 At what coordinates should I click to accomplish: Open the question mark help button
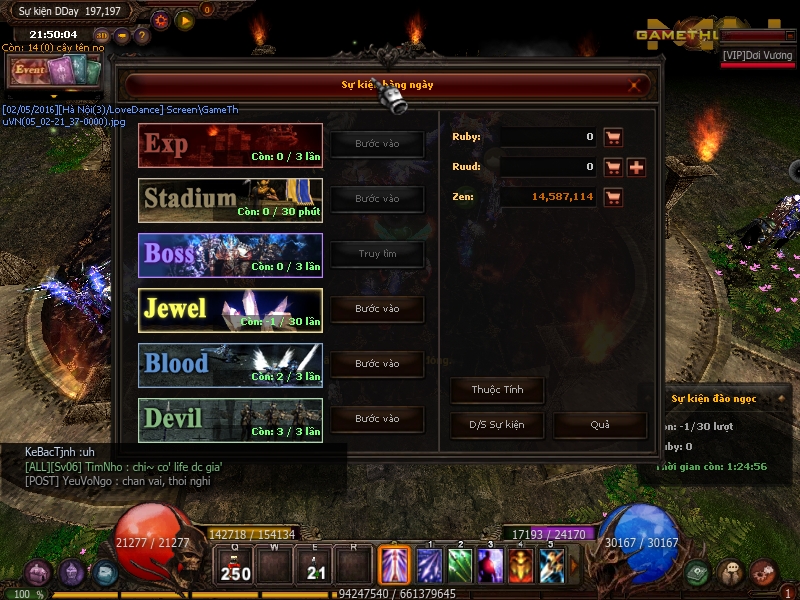(x=142, y=36)
